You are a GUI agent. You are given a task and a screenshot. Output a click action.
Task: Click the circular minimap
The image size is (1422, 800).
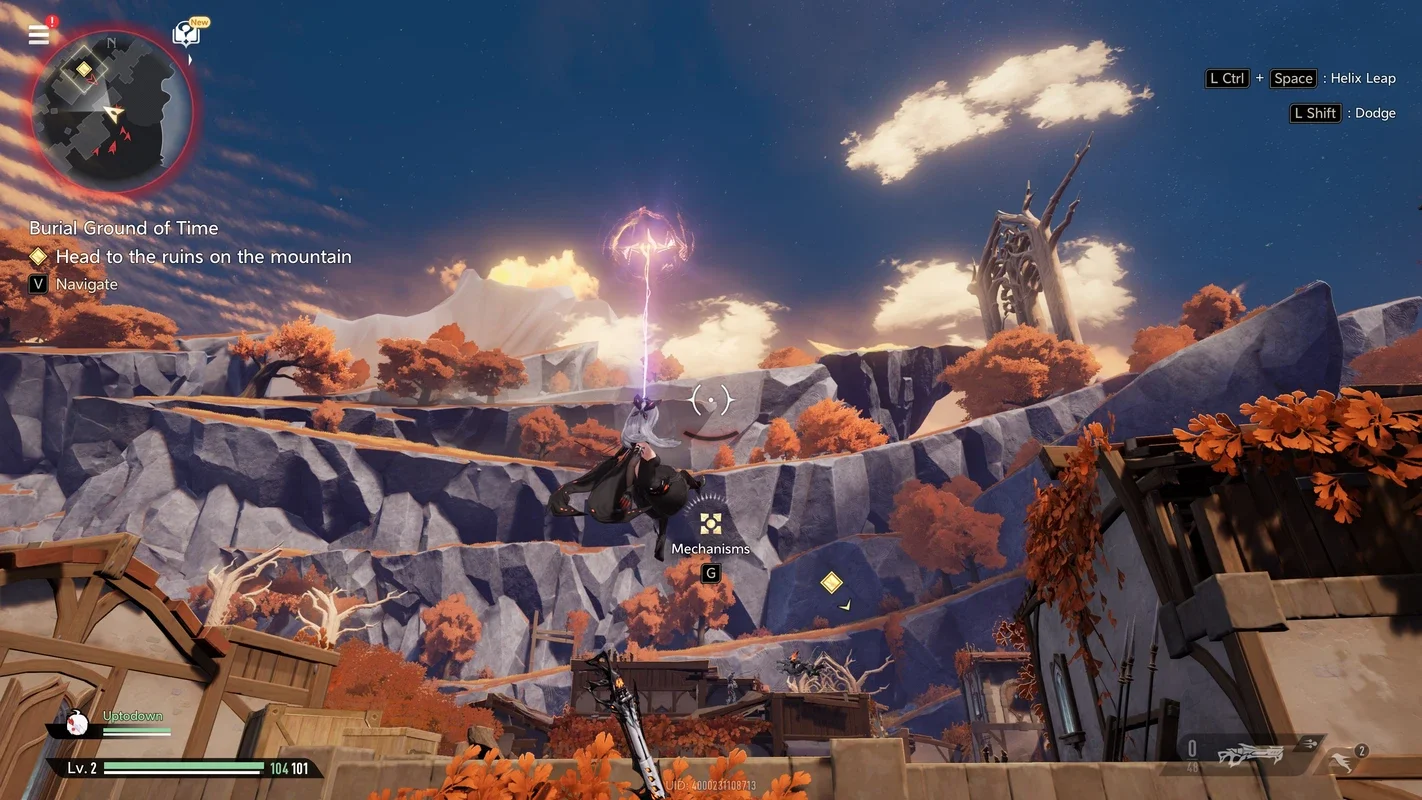[x=112, y=110]
